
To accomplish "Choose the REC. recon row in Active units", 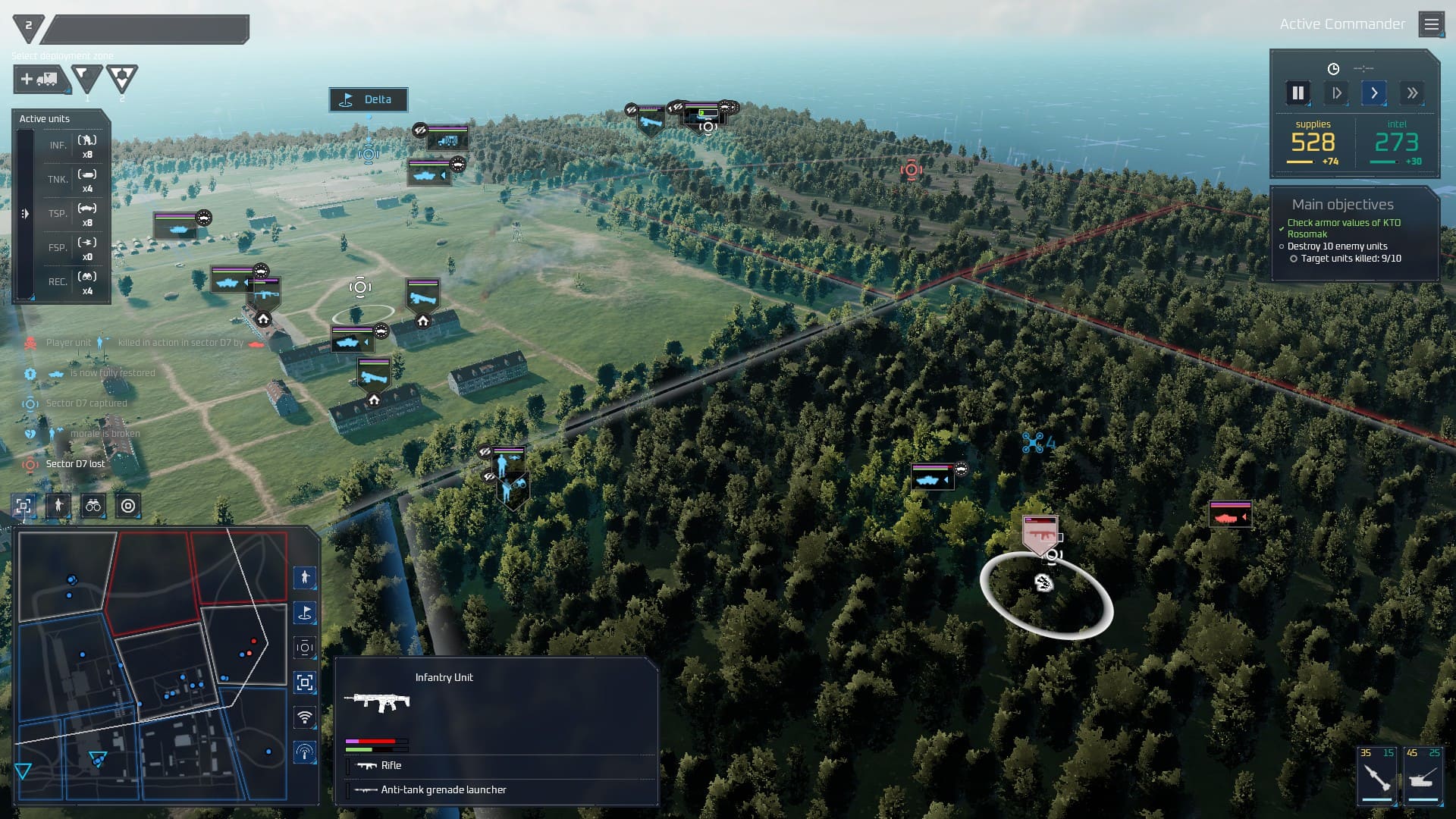I will tap(73, 282).
